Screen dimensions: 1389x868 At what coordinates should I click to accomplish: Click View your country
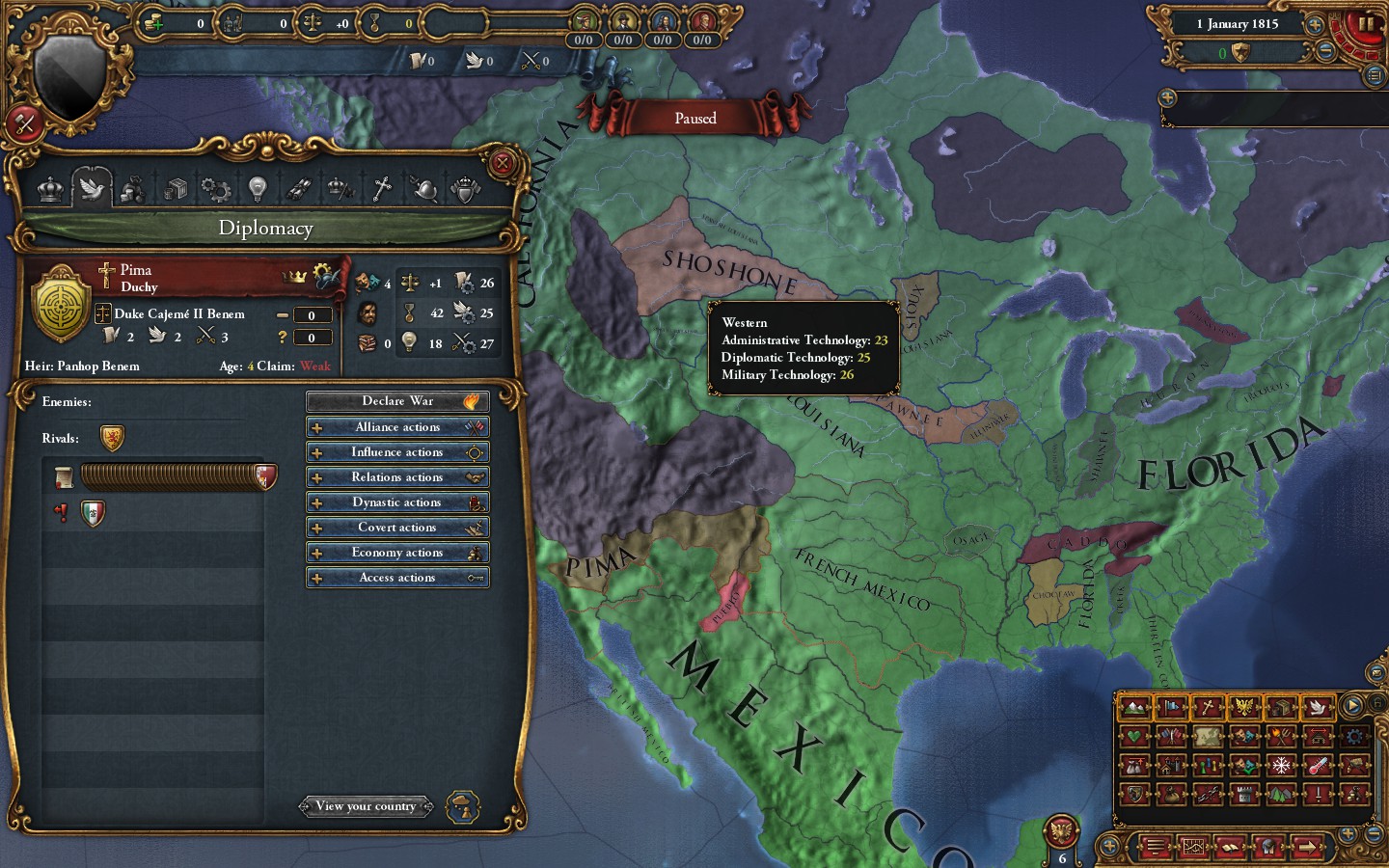[367, 806]
